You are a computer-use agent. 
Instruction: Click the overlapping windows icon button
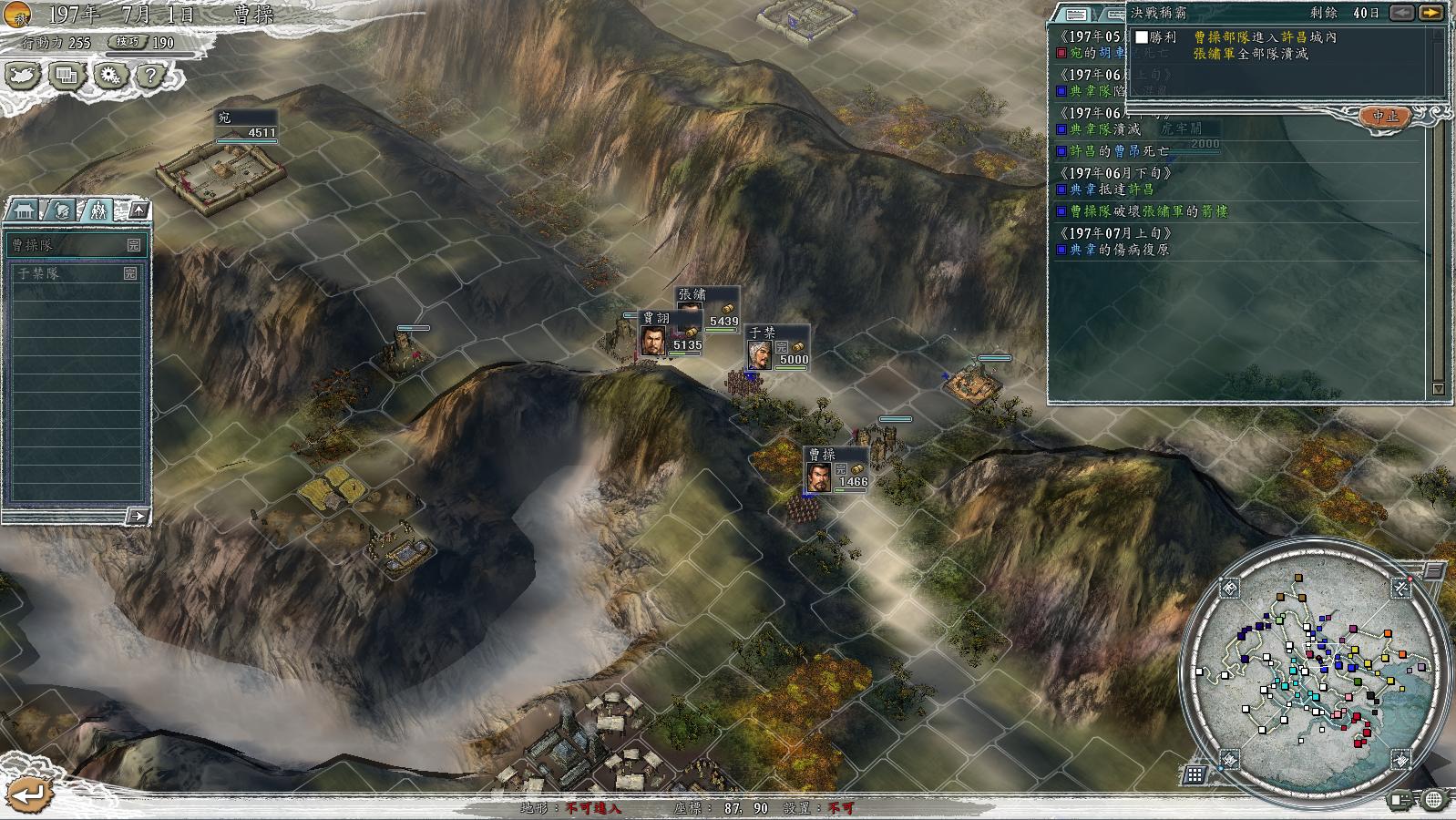(x=66, y=76)
